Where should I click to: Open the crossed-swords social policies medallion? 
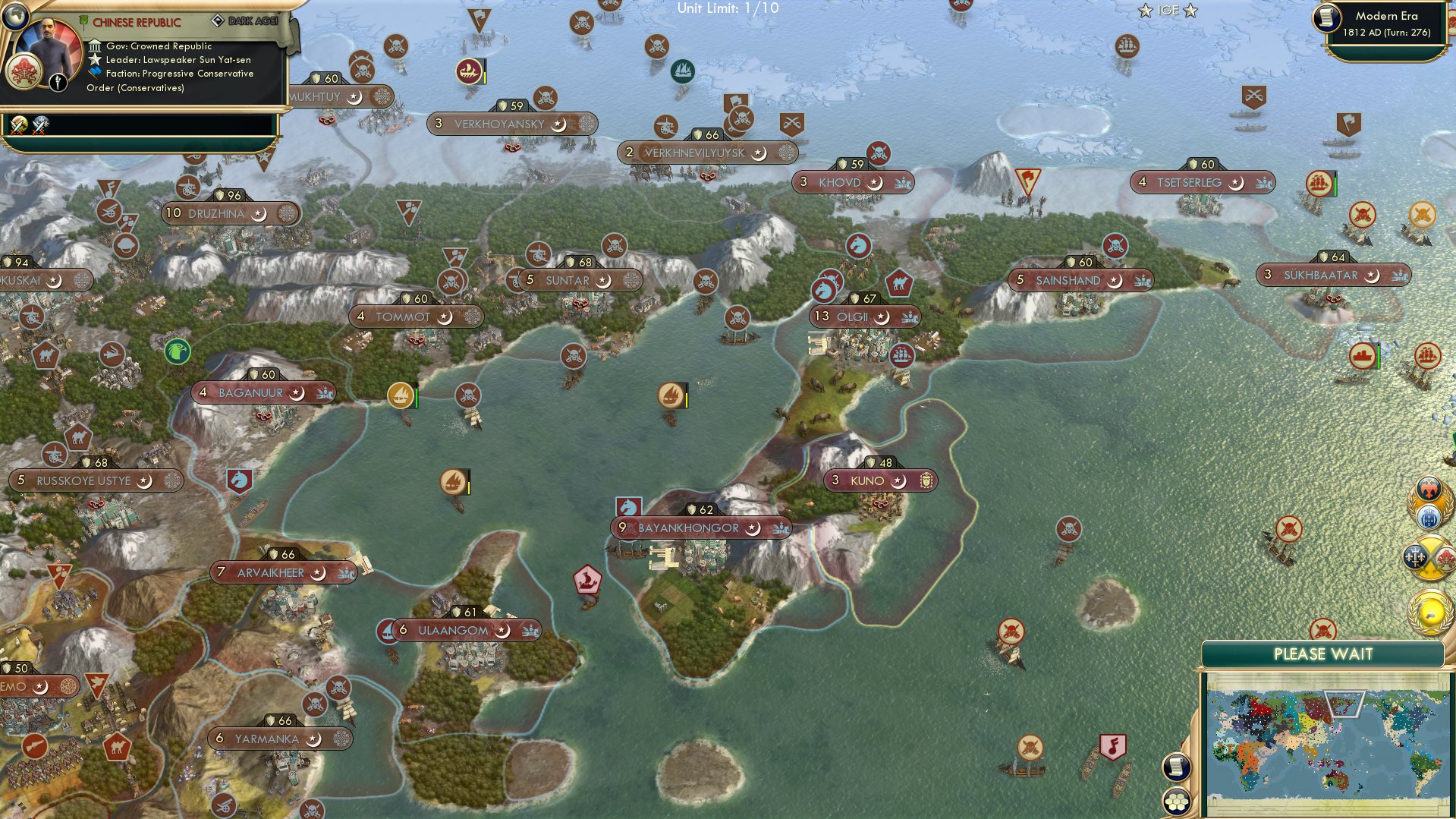tap(1429, 556)
